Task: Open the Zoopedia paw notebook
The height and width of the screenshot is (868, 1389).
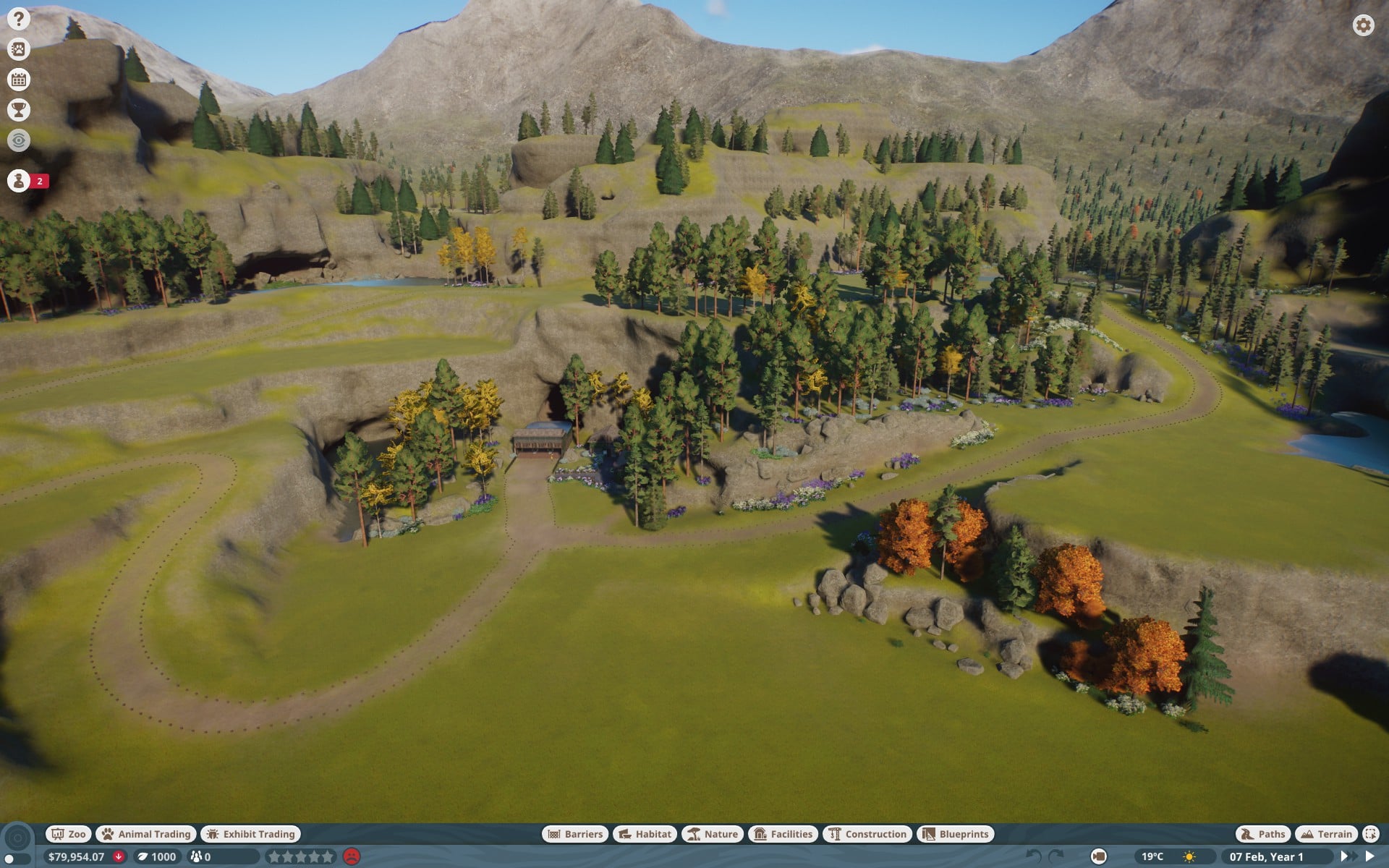Action: coord(19,49)
